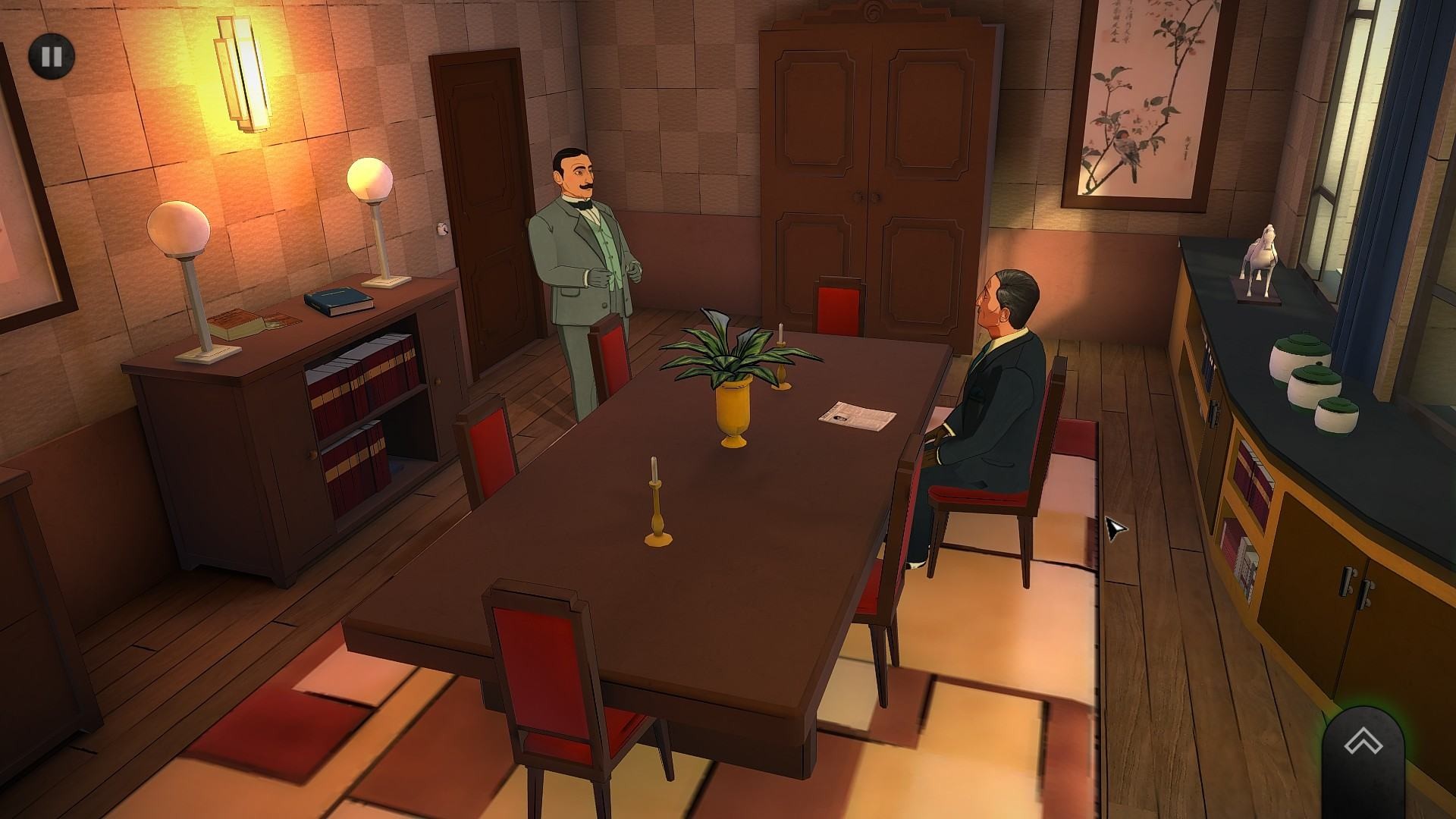Expand the panel with the double-chevron tab
1456x819 pixels.
1362,743
